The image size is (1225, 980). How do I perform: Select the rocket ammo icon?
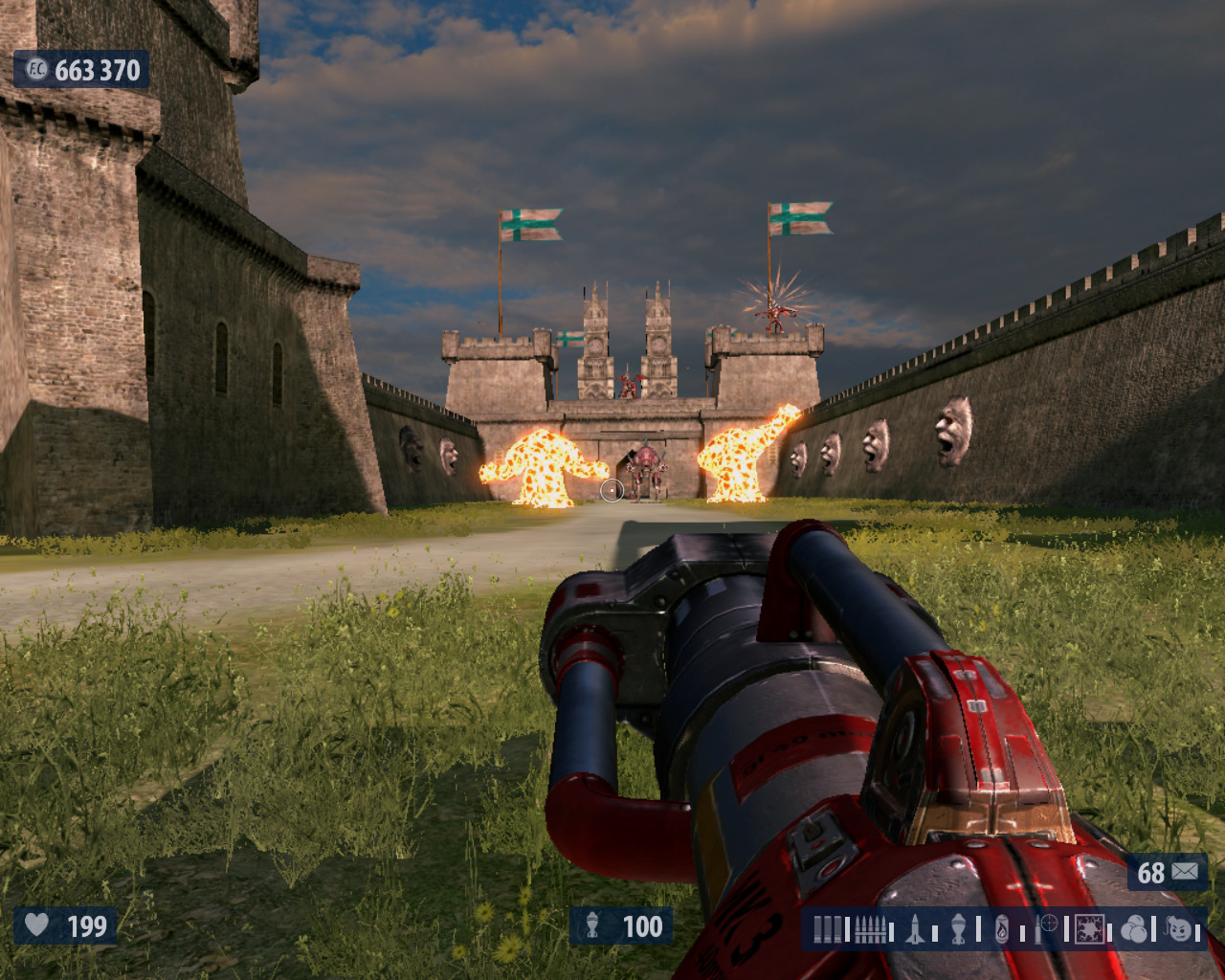915,928
